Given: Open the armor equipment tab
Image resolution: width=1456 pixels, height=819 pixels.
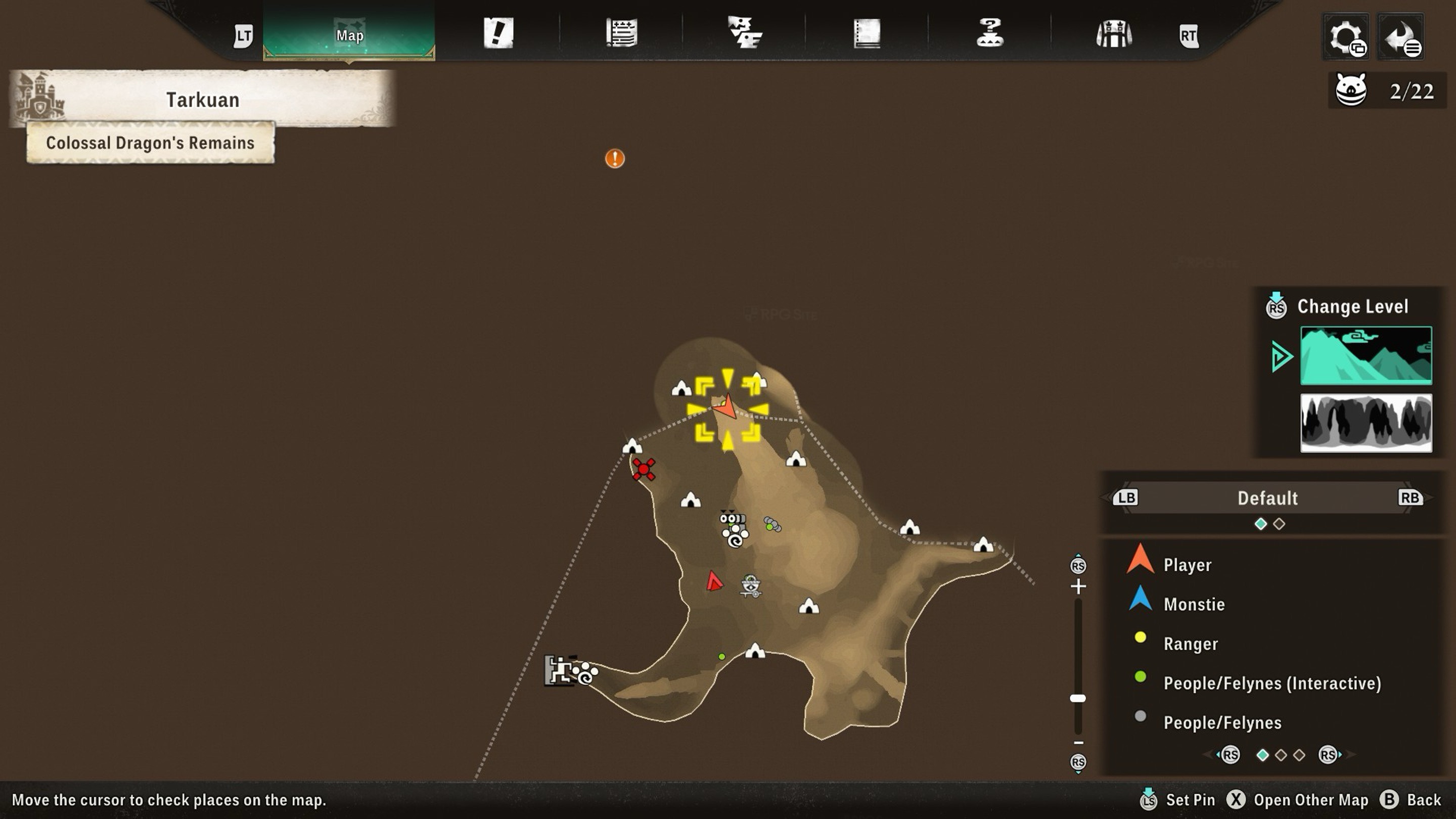Looking at the screenshot, I should tap(1113, 34).
